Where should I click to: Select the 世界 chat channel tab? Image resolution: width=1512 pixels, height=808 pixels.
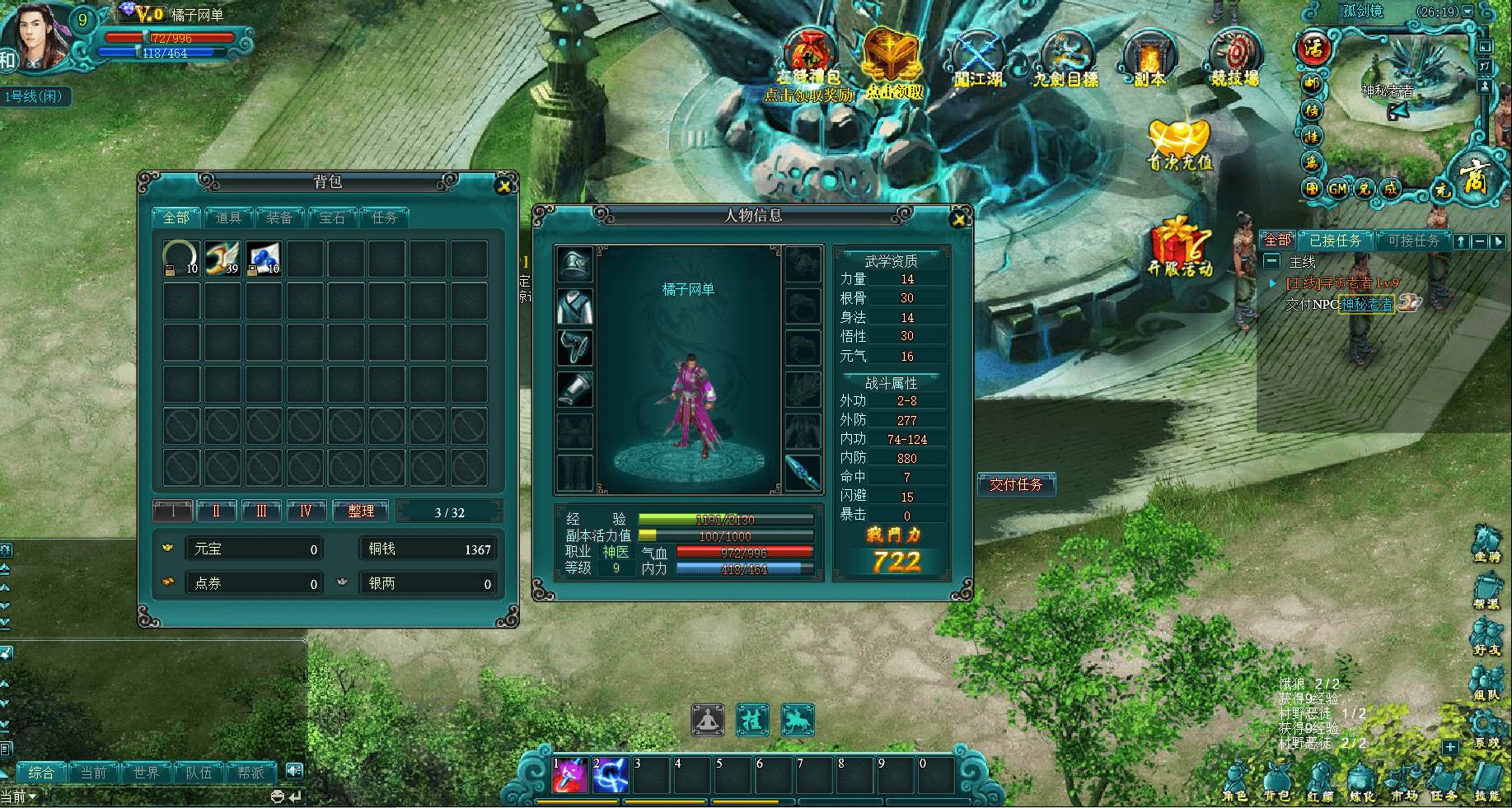coord(146,773)
